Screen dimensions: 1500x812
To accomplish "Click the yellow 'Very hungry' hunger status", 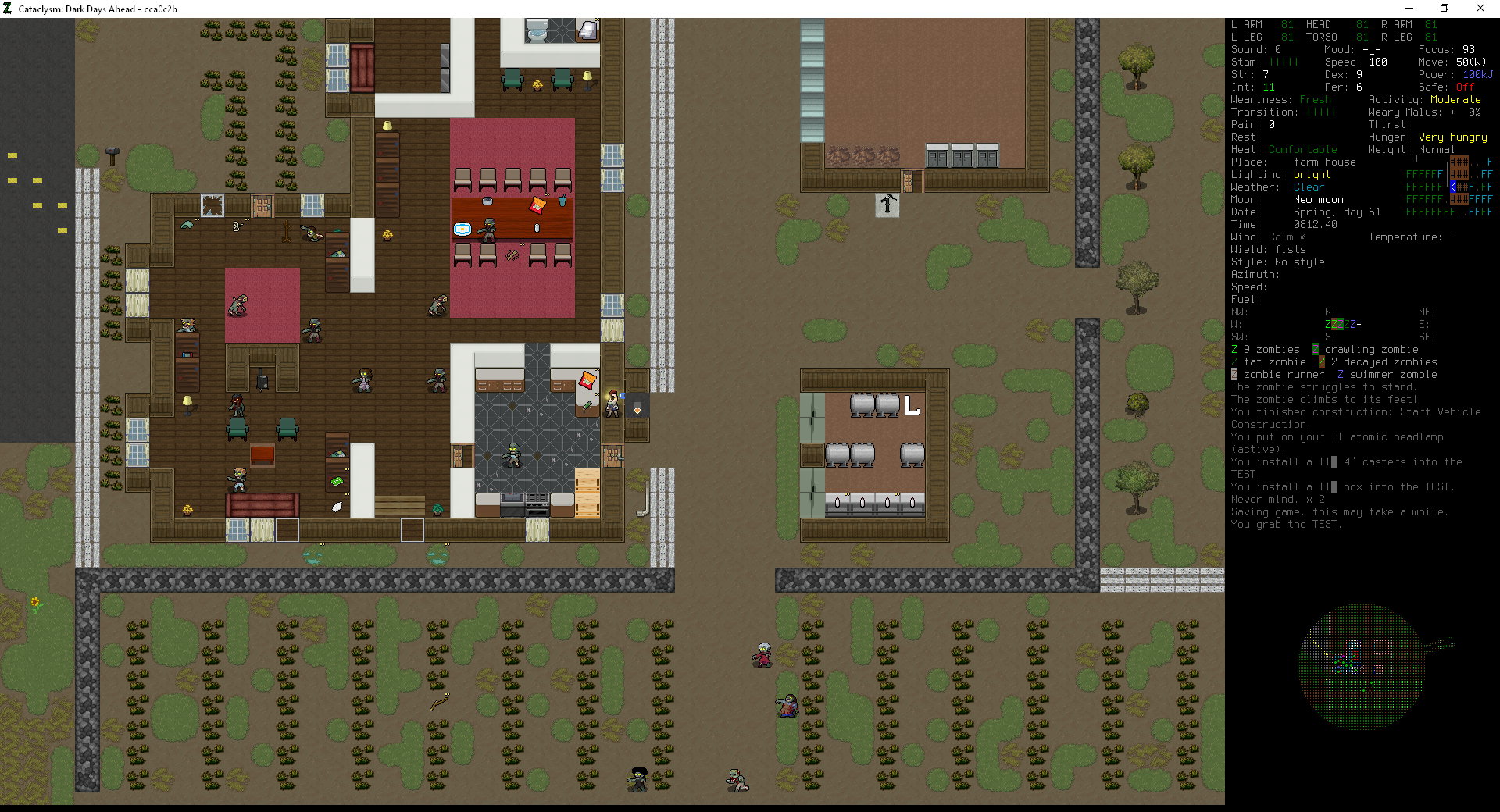I will pyautogui.click(x=1452, y=137).
